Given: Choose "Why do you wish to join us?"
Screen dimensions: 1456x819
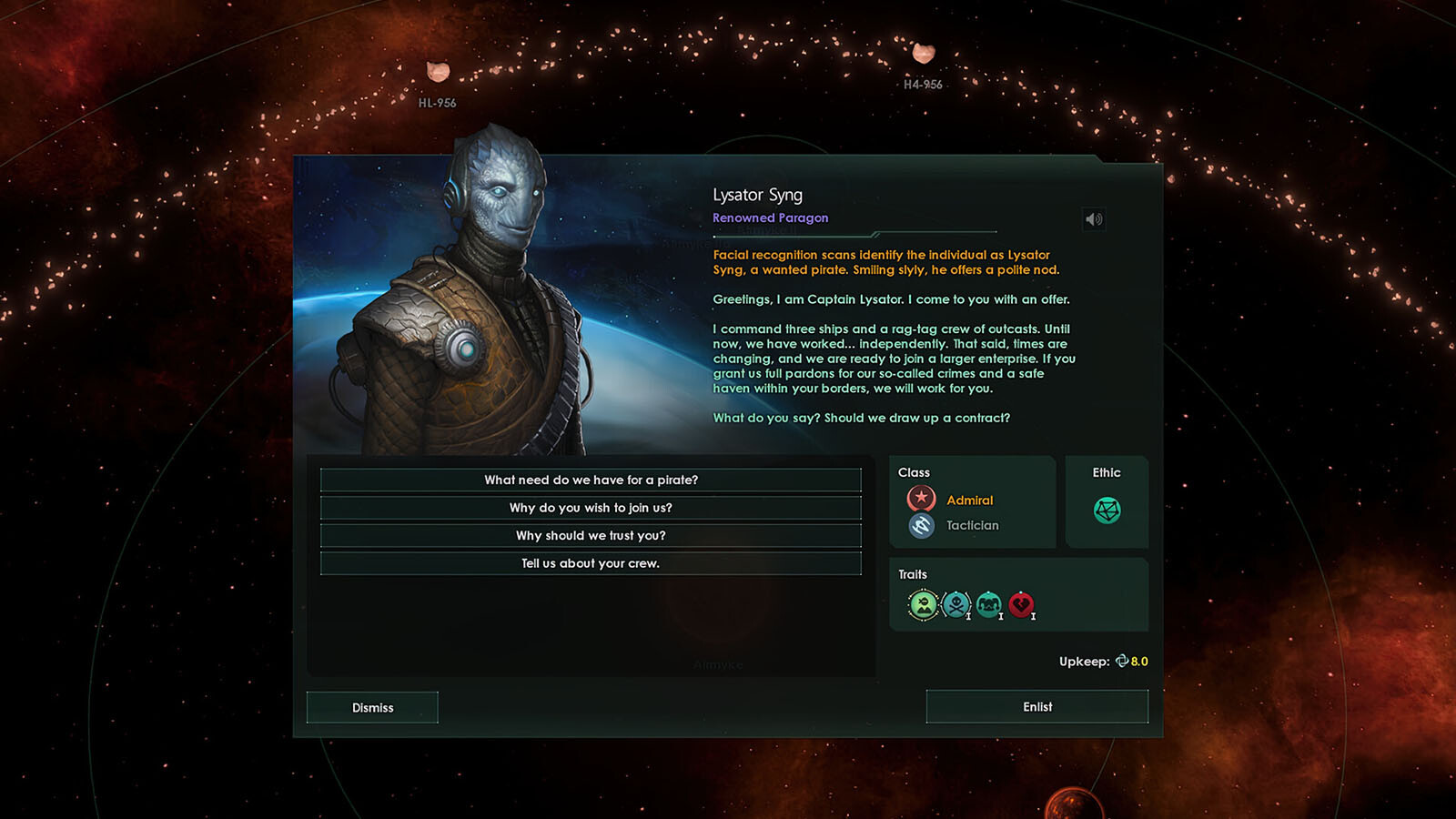Looking at the screenshot, I should point(591,508).
